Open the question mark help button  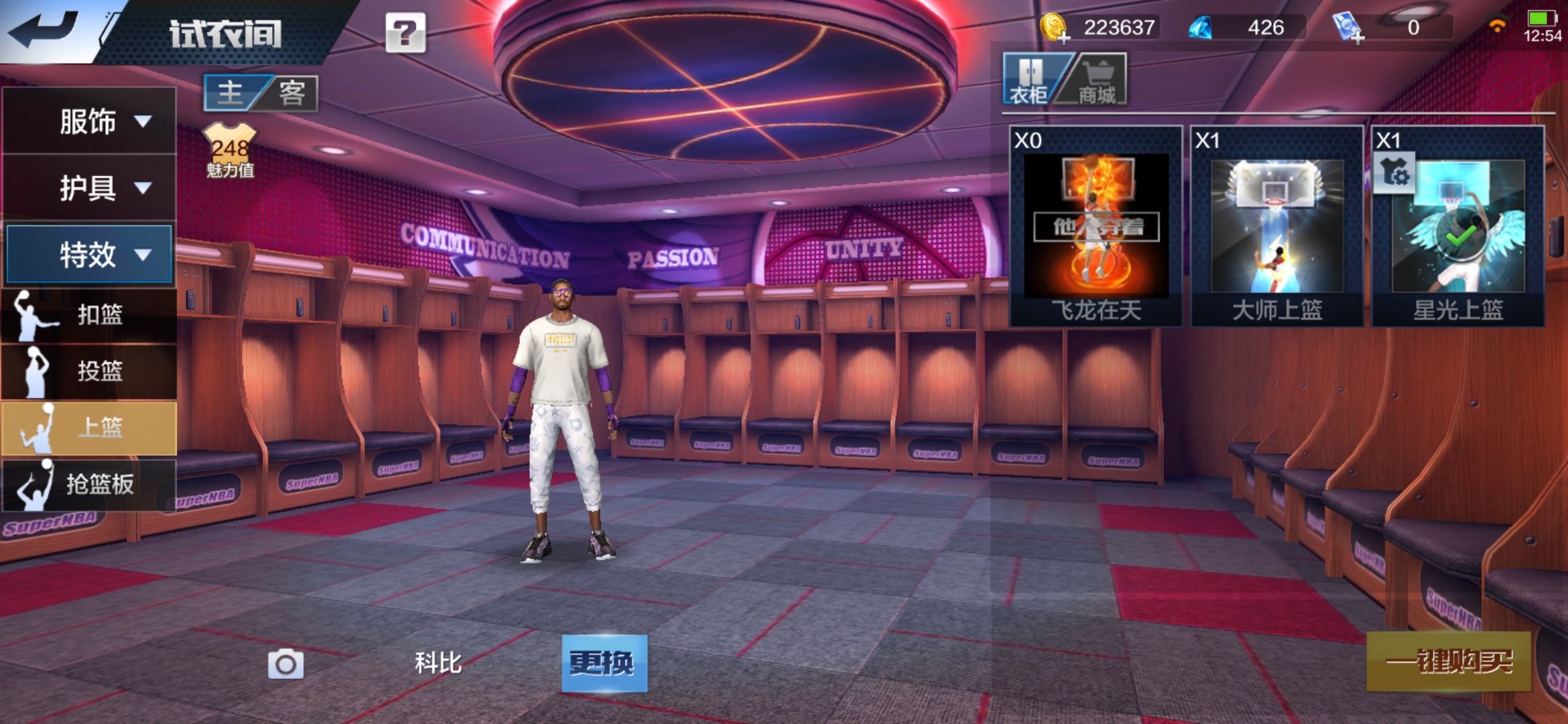coord(405,33)
